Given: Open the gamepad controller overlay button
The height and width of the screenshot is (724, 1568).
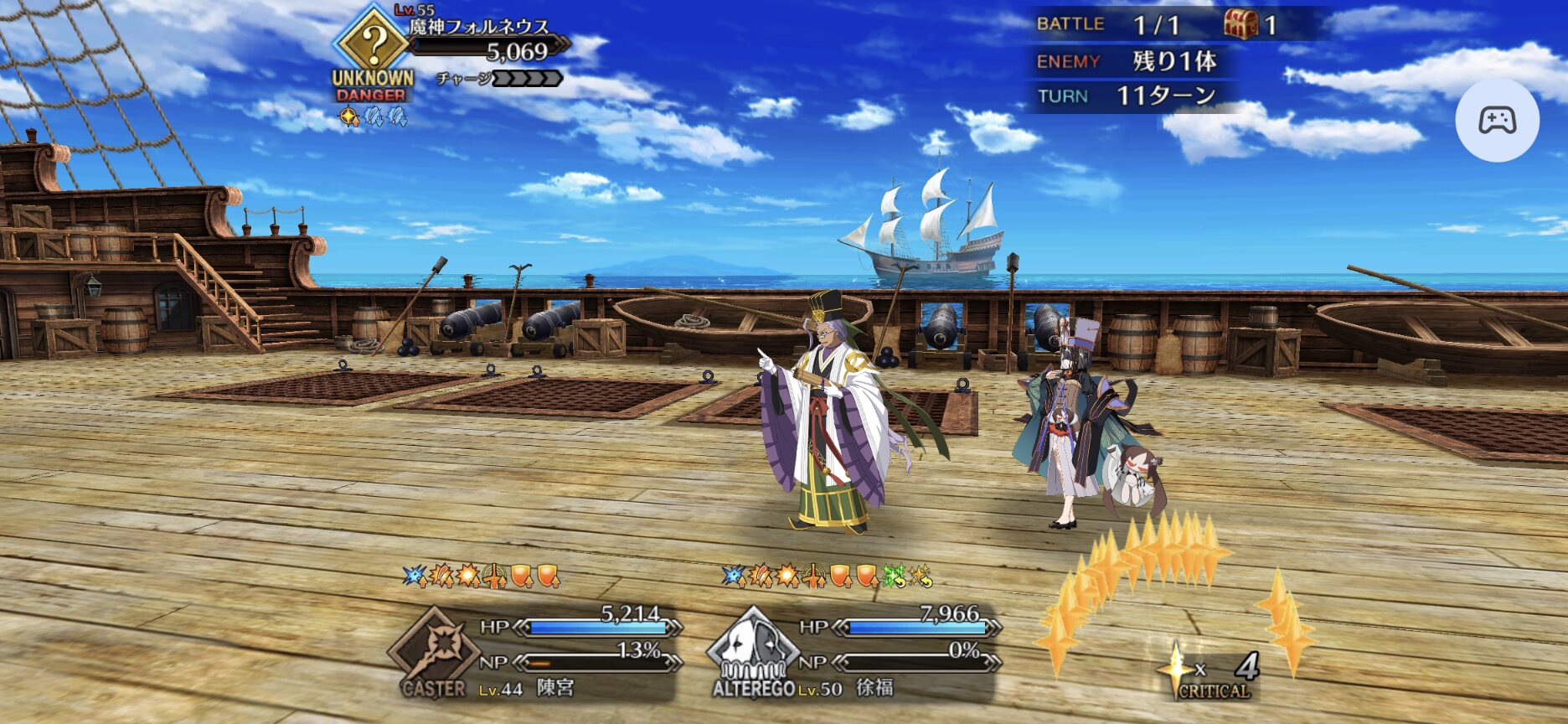Looking at the screenshot, I should (1497, 121).
